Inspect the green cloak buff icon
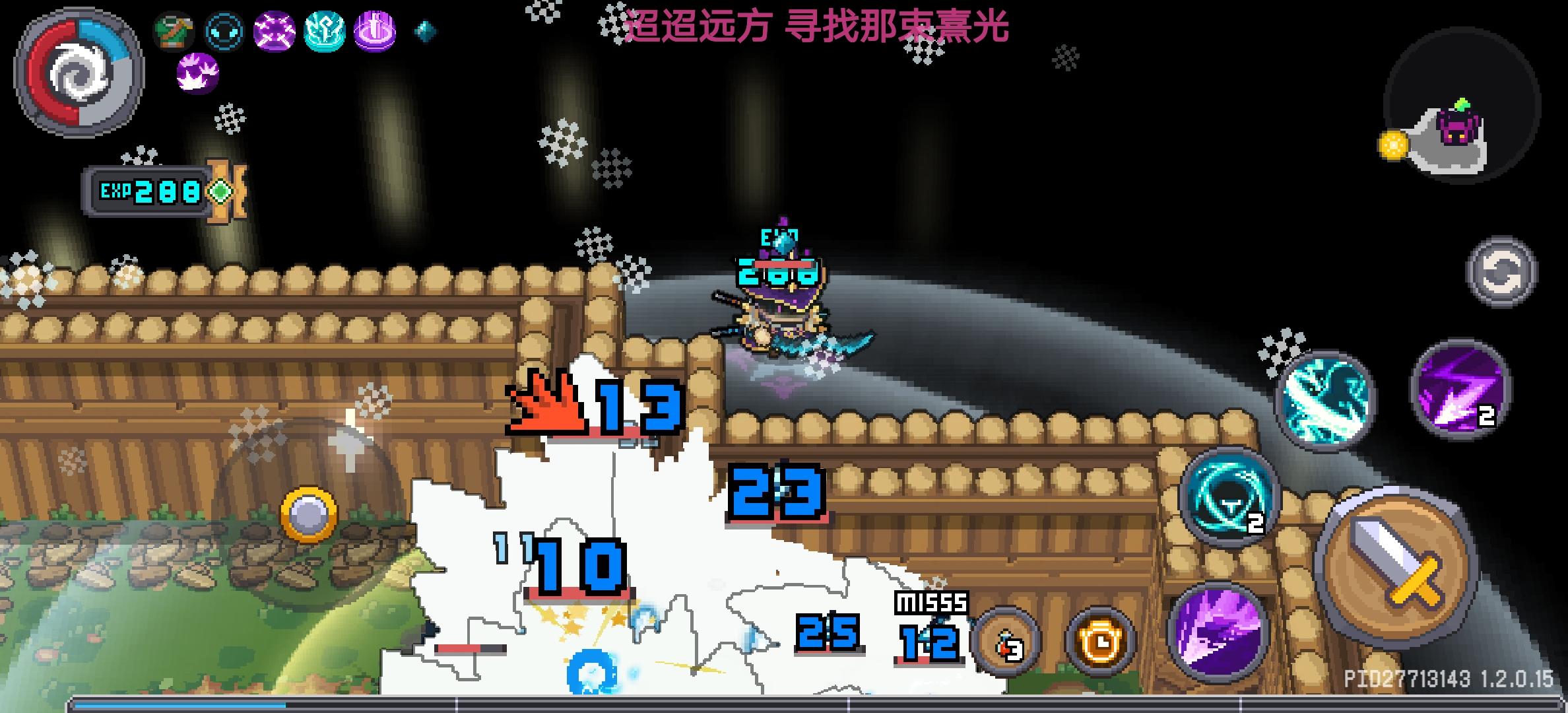 [173, 31]
